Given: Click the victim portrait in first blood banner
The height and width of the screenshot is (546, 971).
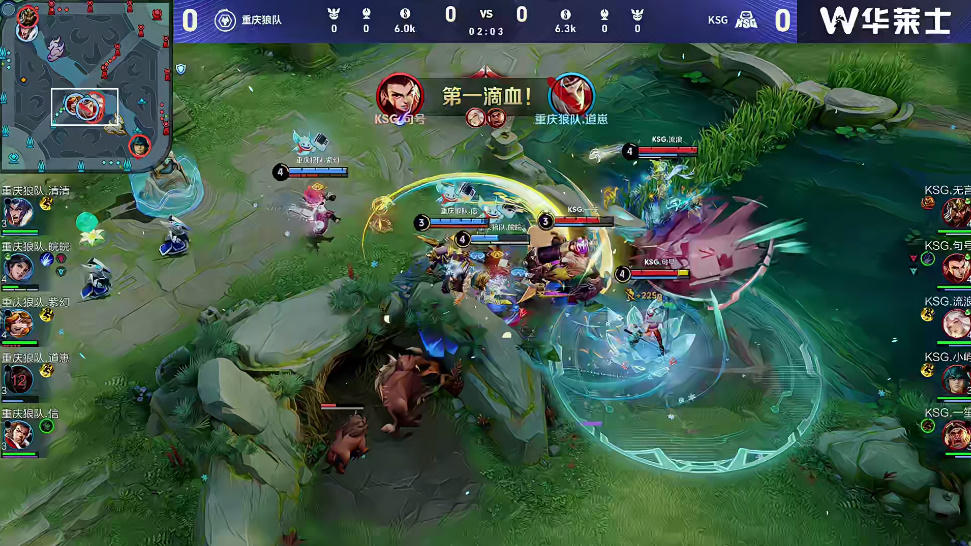Looking at the screenshot, I should tap(571, 96).
